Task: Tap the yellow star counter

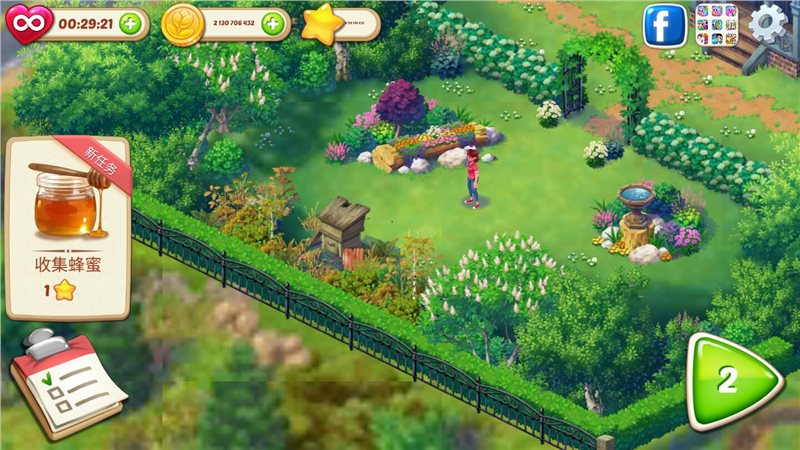Action: [x=321, y=24]
